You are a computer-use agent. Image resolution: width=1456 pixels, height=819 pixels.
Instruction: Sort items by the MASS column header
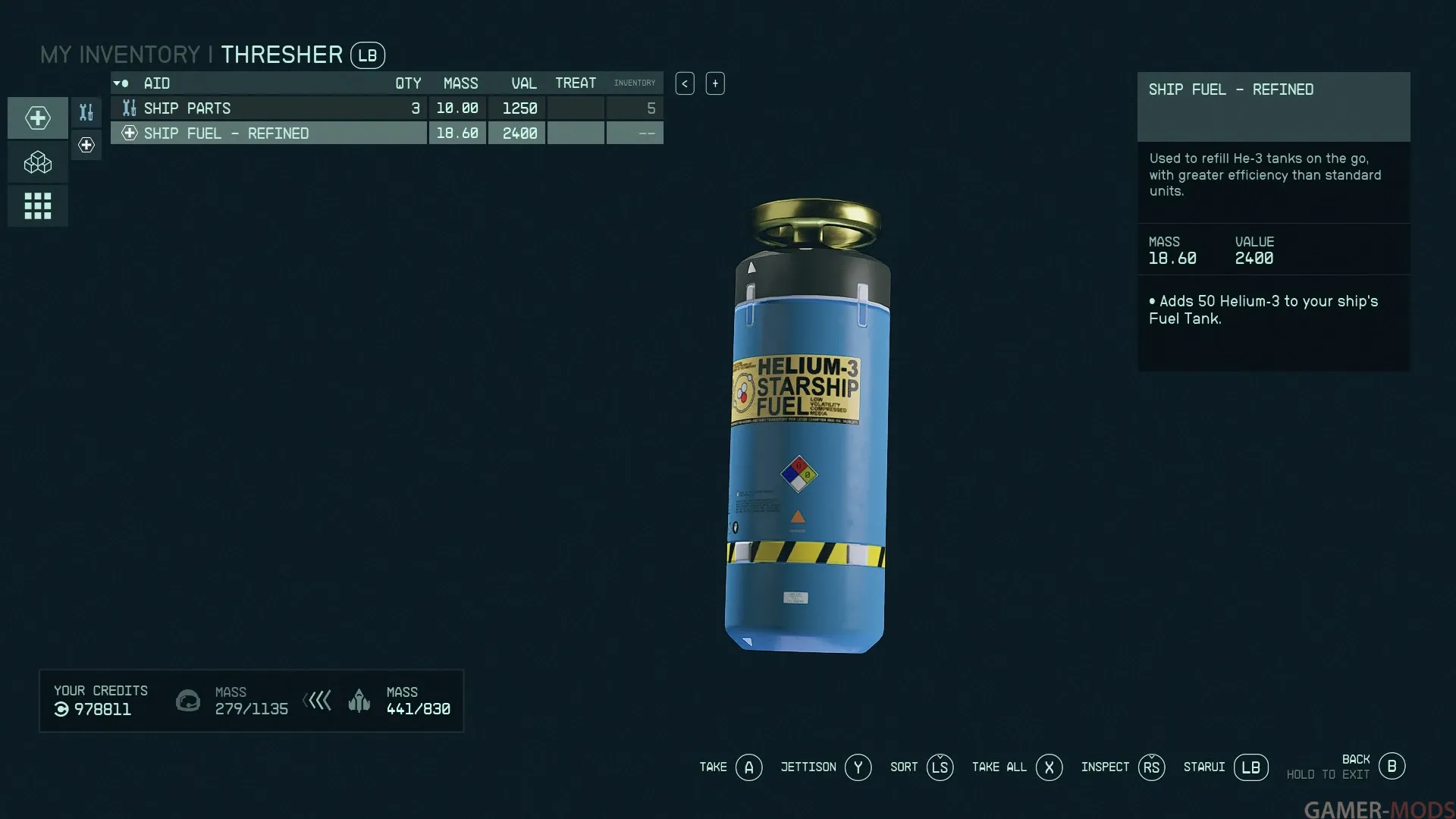point(460,83)
